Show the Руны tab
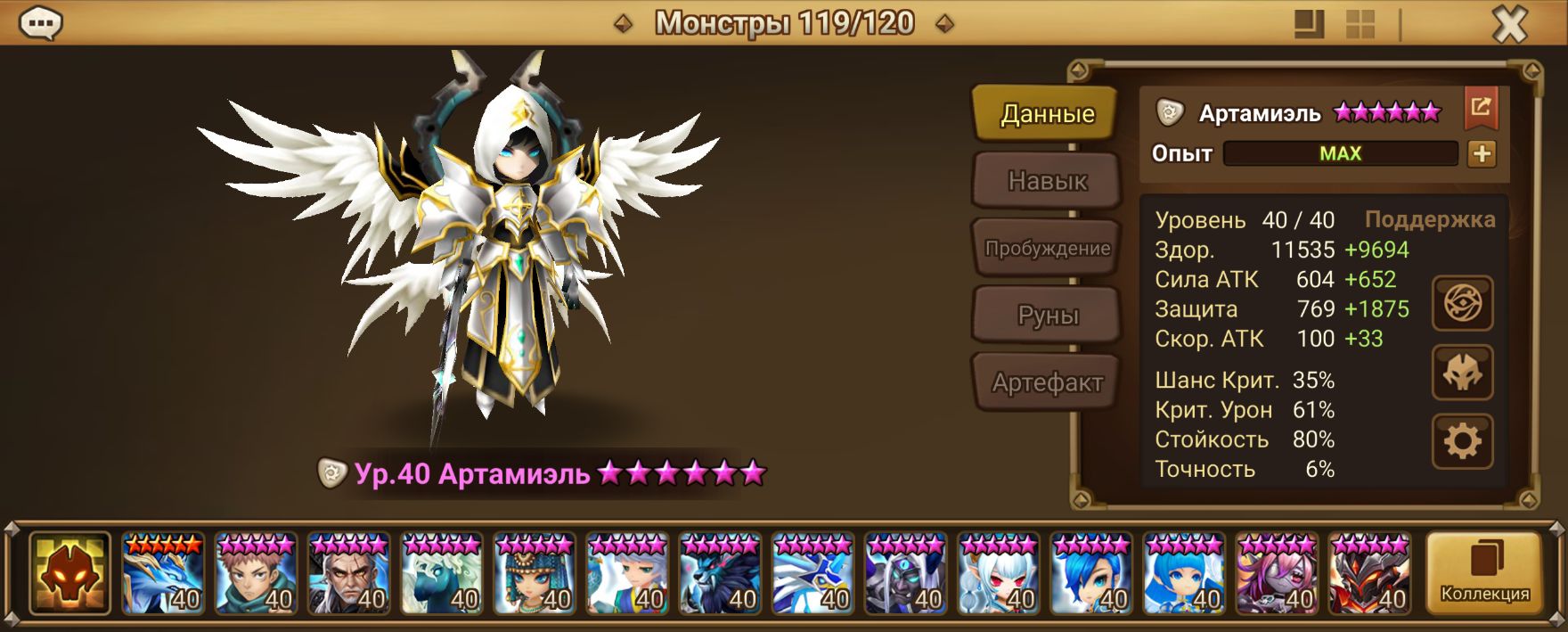The height and width of the screenshot is (632, 1568). [x=1046, y=315]
